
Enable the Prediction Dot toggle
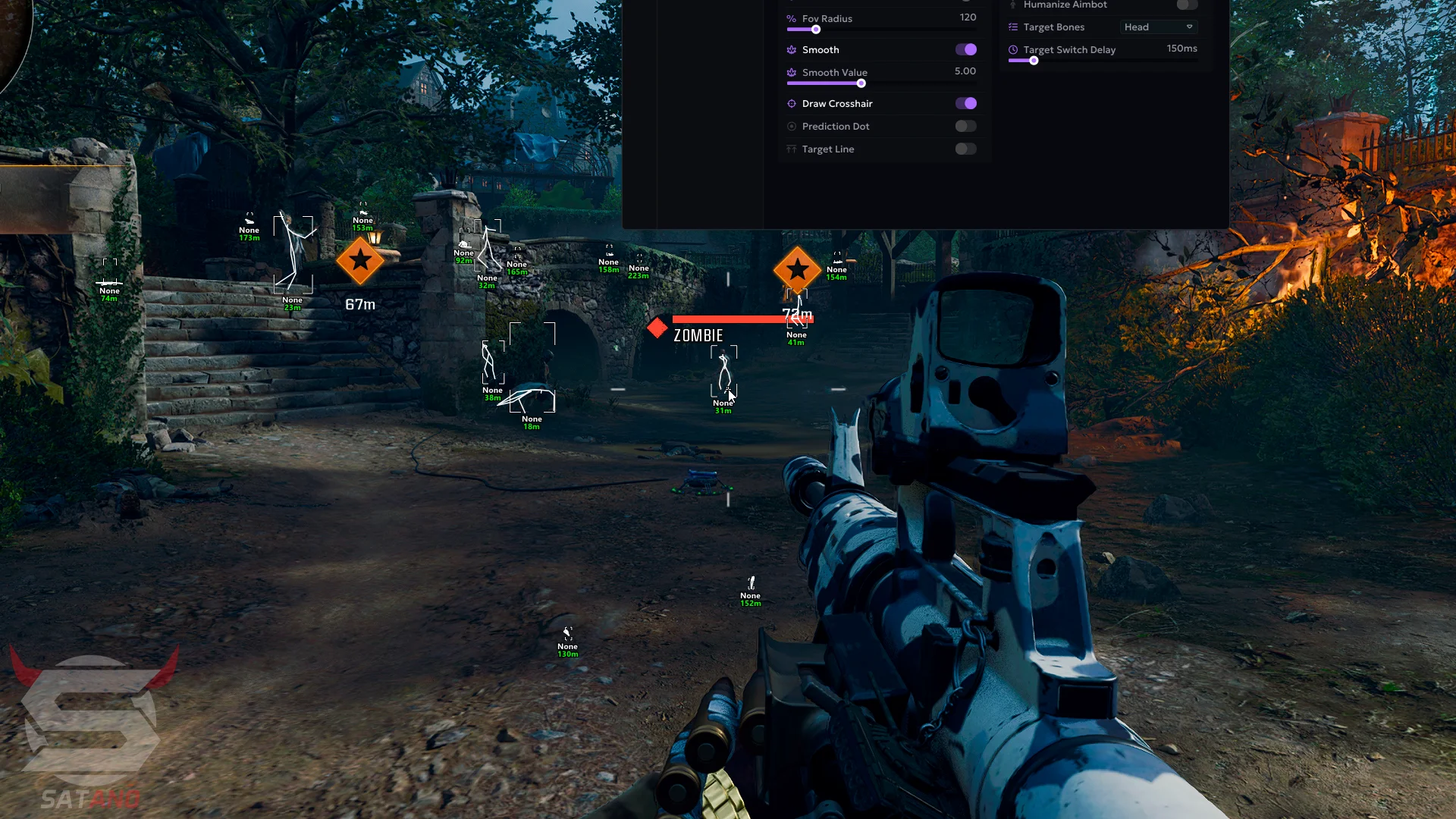pyautogui.click(x=965, y=126)
